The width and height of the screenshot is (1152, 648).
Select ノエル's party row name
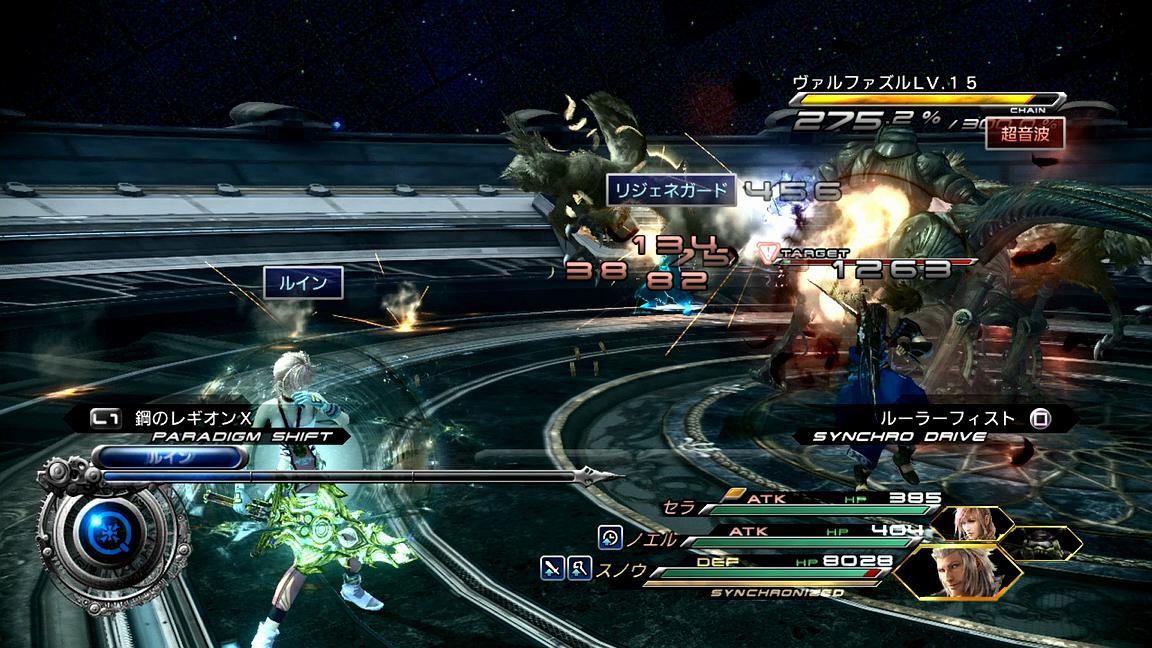(652, 540)
